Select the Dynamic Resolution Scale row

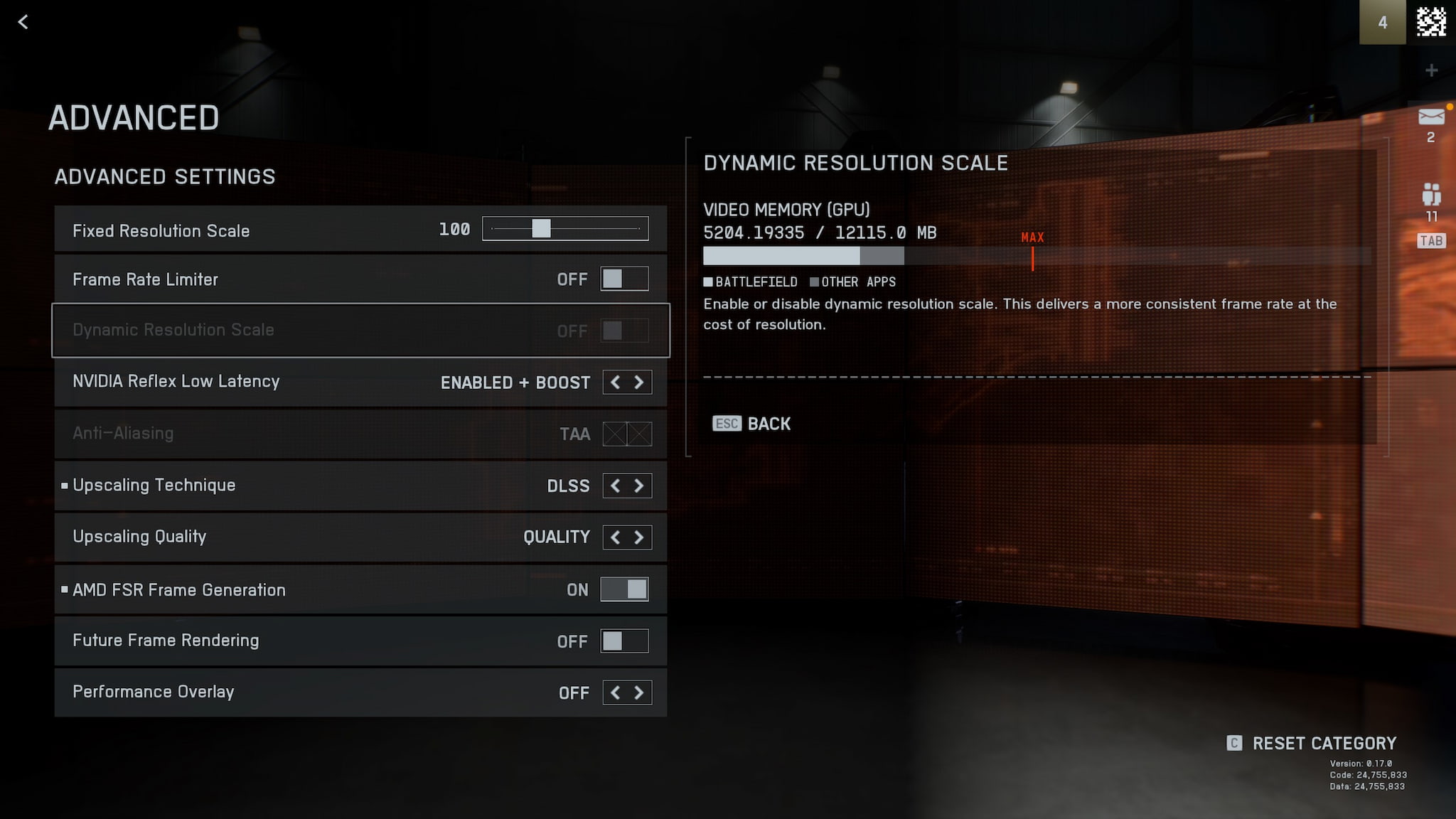(x=360, y=330)
